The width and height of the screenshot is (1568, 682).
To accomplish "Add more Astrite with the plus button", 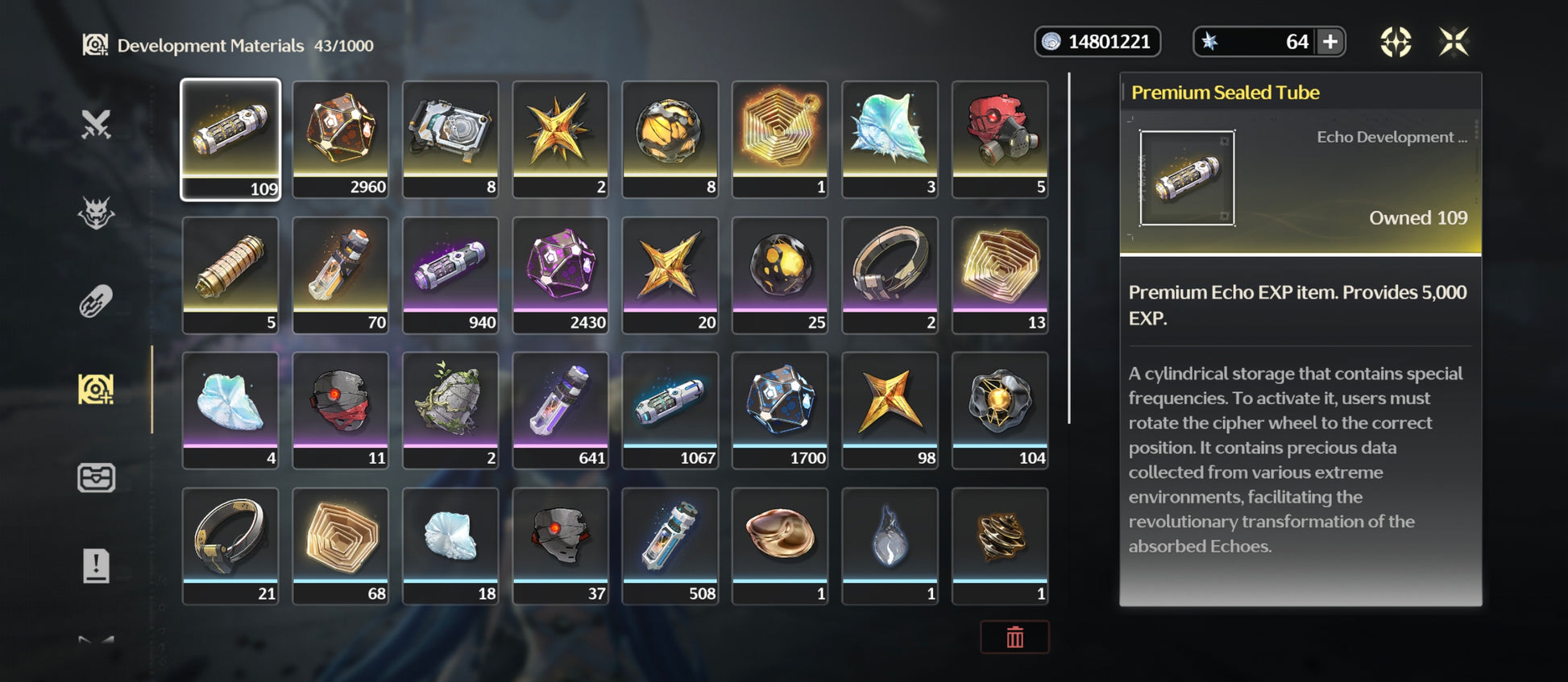I will click(1330, 42).
